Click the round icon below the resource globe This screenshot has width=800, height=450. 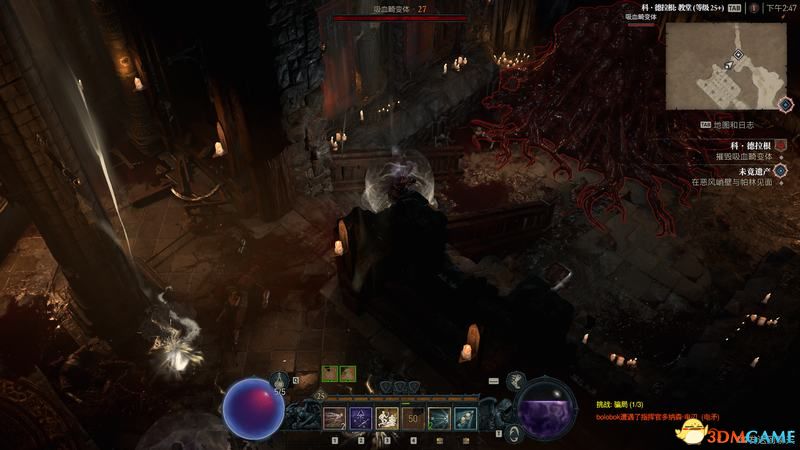pos(513,432)
